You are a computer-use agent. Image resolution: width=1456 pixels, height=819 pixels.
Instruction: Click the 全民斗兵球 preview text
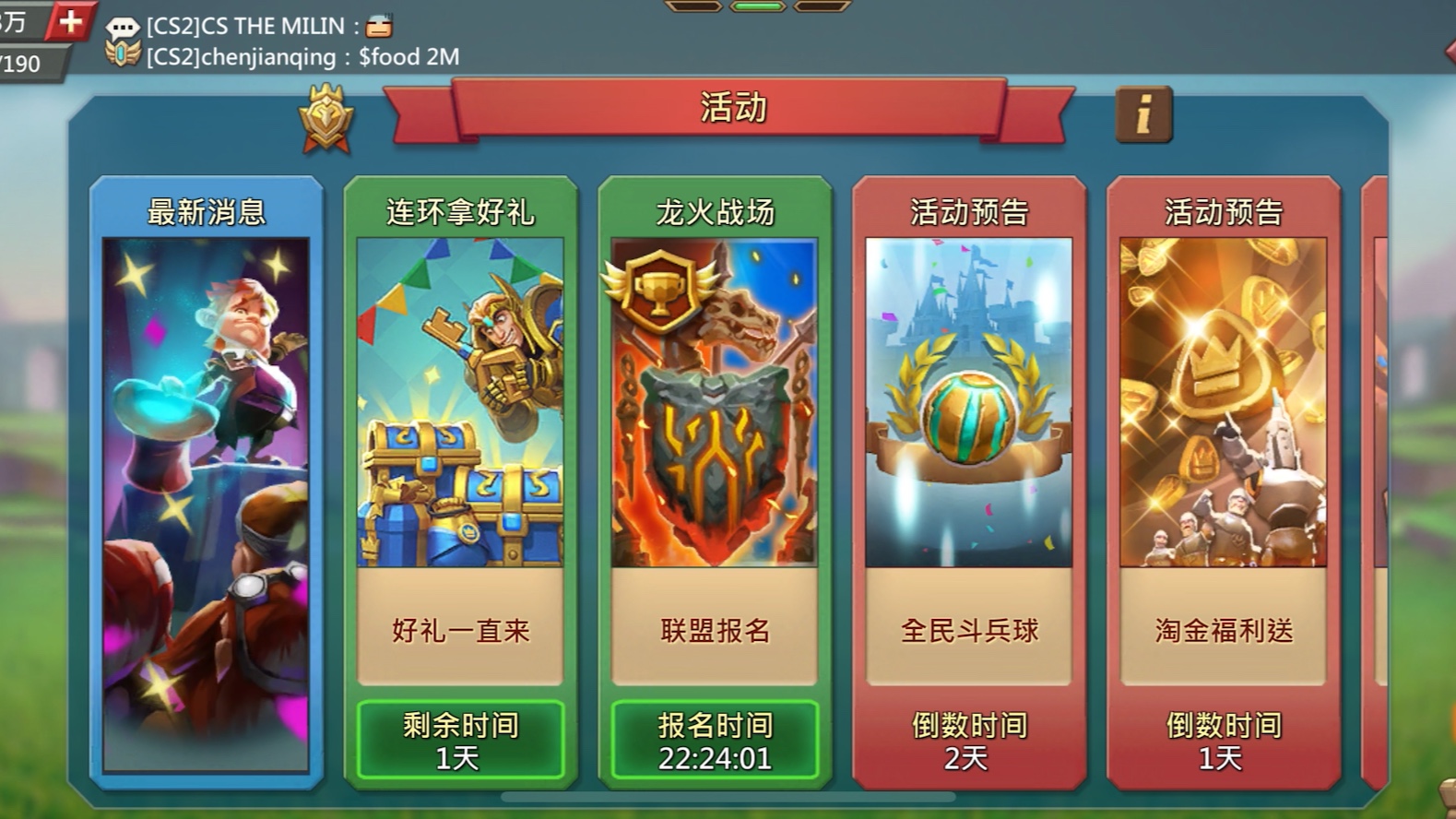click(x=968, y=633)
